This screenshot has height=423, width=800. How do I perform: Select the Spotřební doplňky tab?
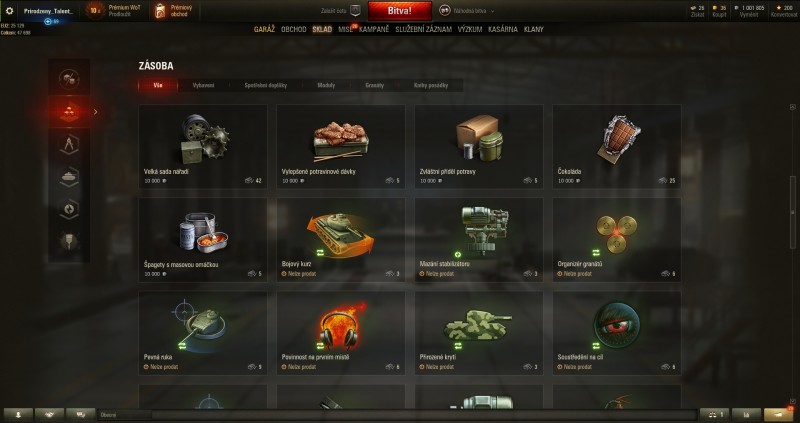(x=265, y=86)
